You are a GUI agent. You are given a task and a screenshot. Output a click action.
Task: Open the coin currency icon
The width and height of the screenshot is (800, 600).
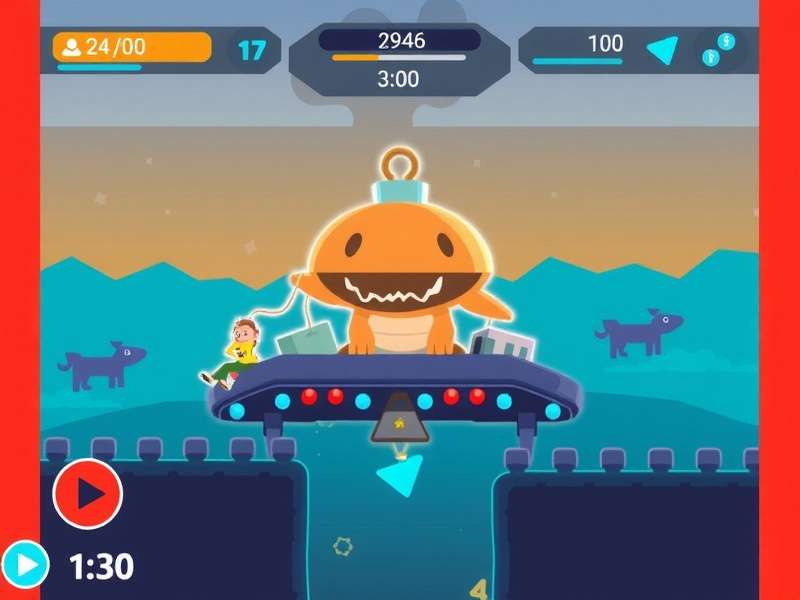(719, 49)
